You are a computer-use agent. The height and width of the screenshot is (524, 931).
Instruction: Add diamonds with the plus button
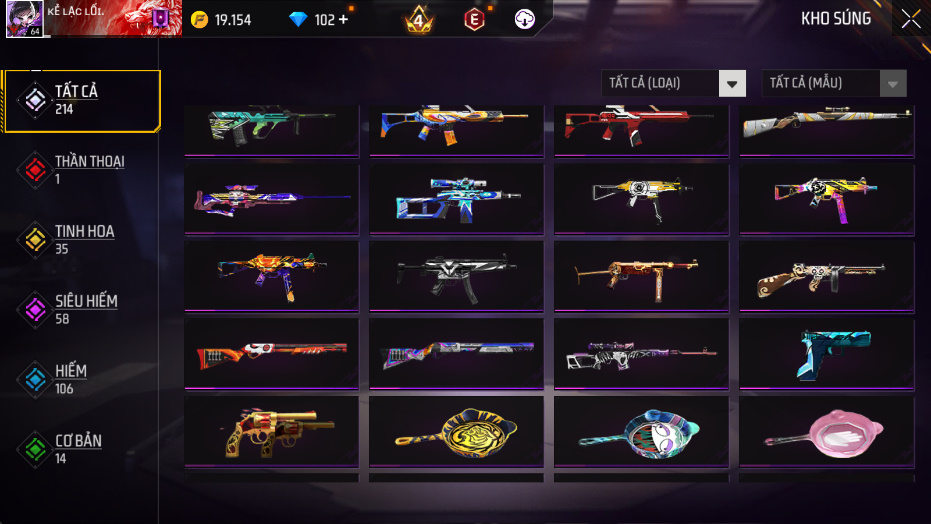point(343,19)
